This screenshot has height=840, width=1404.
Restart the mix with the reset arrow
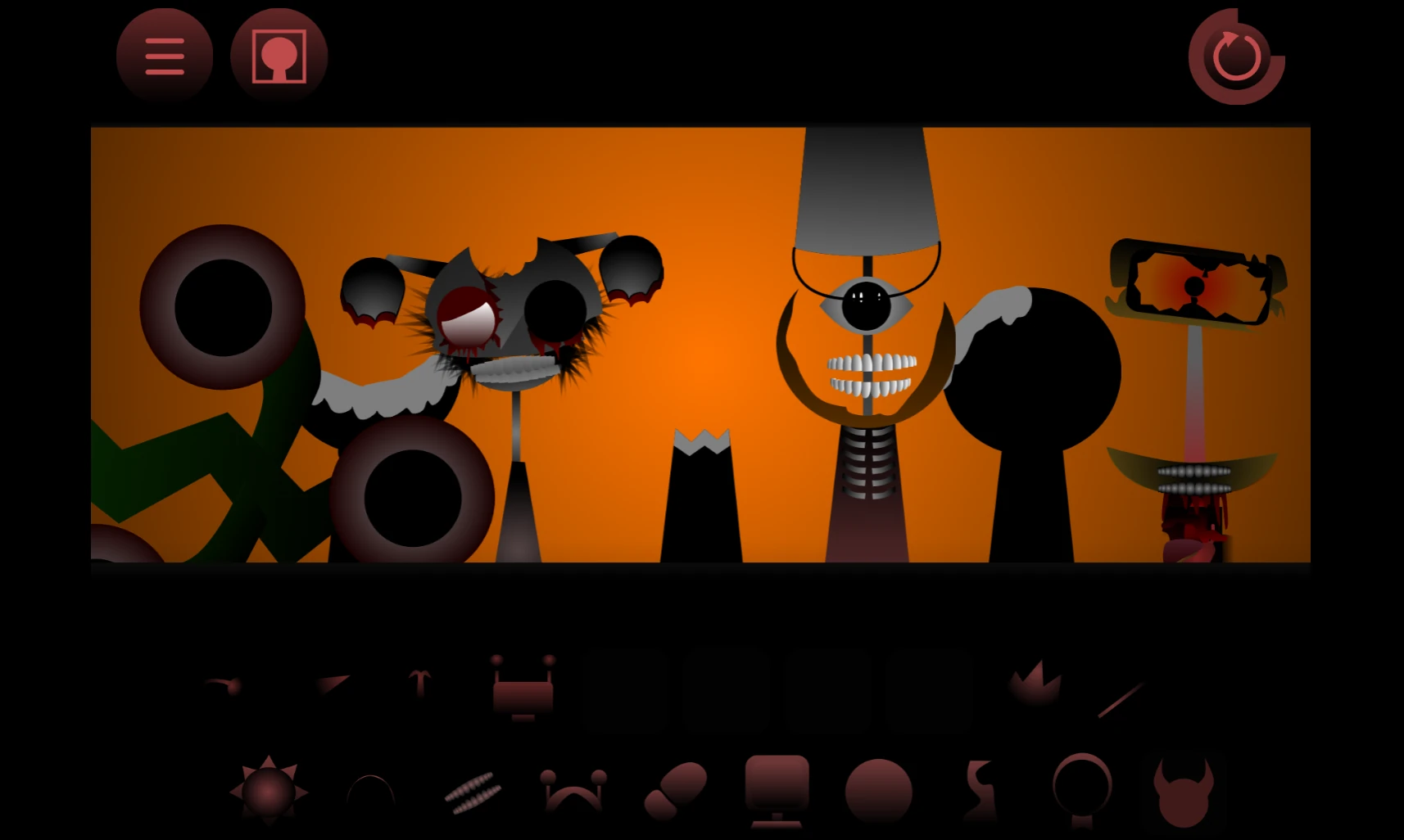click(x=1235, y=54)
